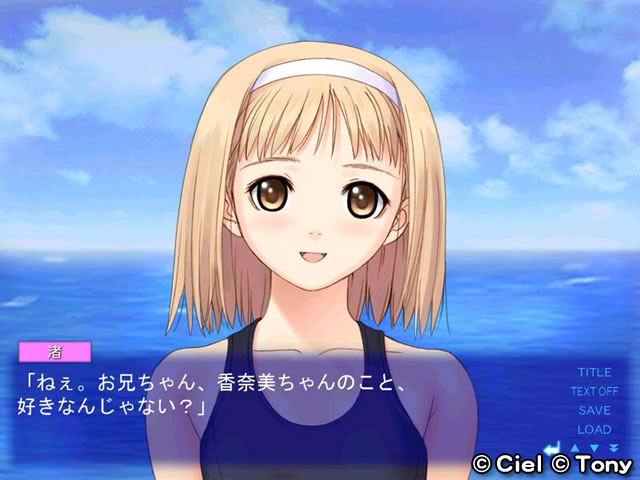Viewport: 640px width, 480px height.
Task: Open the LOAD menu
Action: coord(594,429)
